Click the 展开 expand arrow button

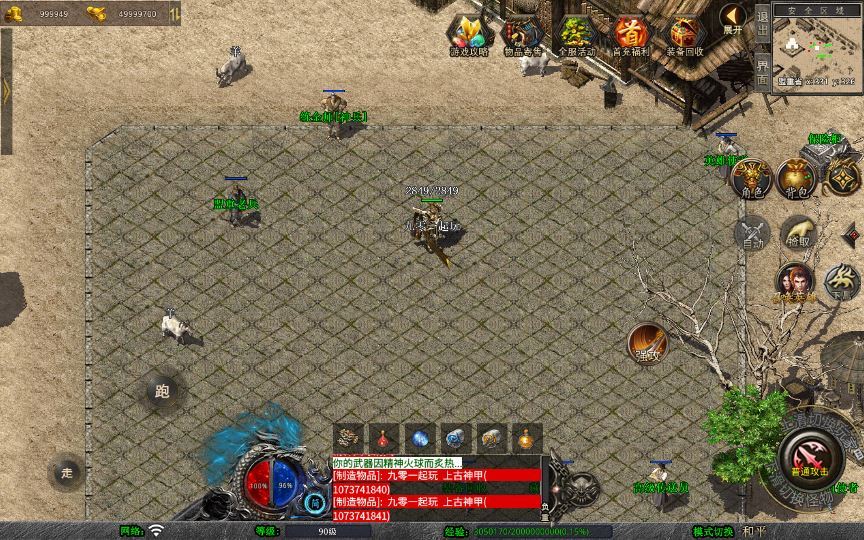(733, 18)
